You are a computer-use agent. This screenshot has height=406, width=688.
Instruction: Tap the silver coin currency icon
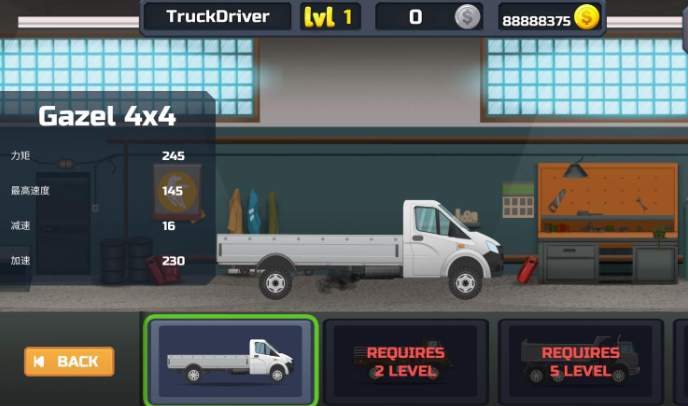click(x=467, y=17)
